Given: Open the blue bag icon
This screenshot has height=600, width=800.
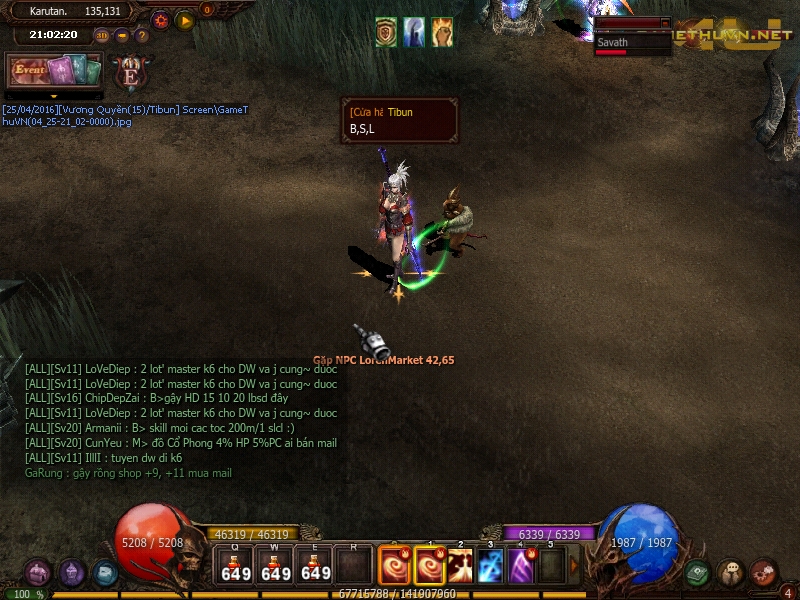Looking at the screenshot, I should coord(105,573).
